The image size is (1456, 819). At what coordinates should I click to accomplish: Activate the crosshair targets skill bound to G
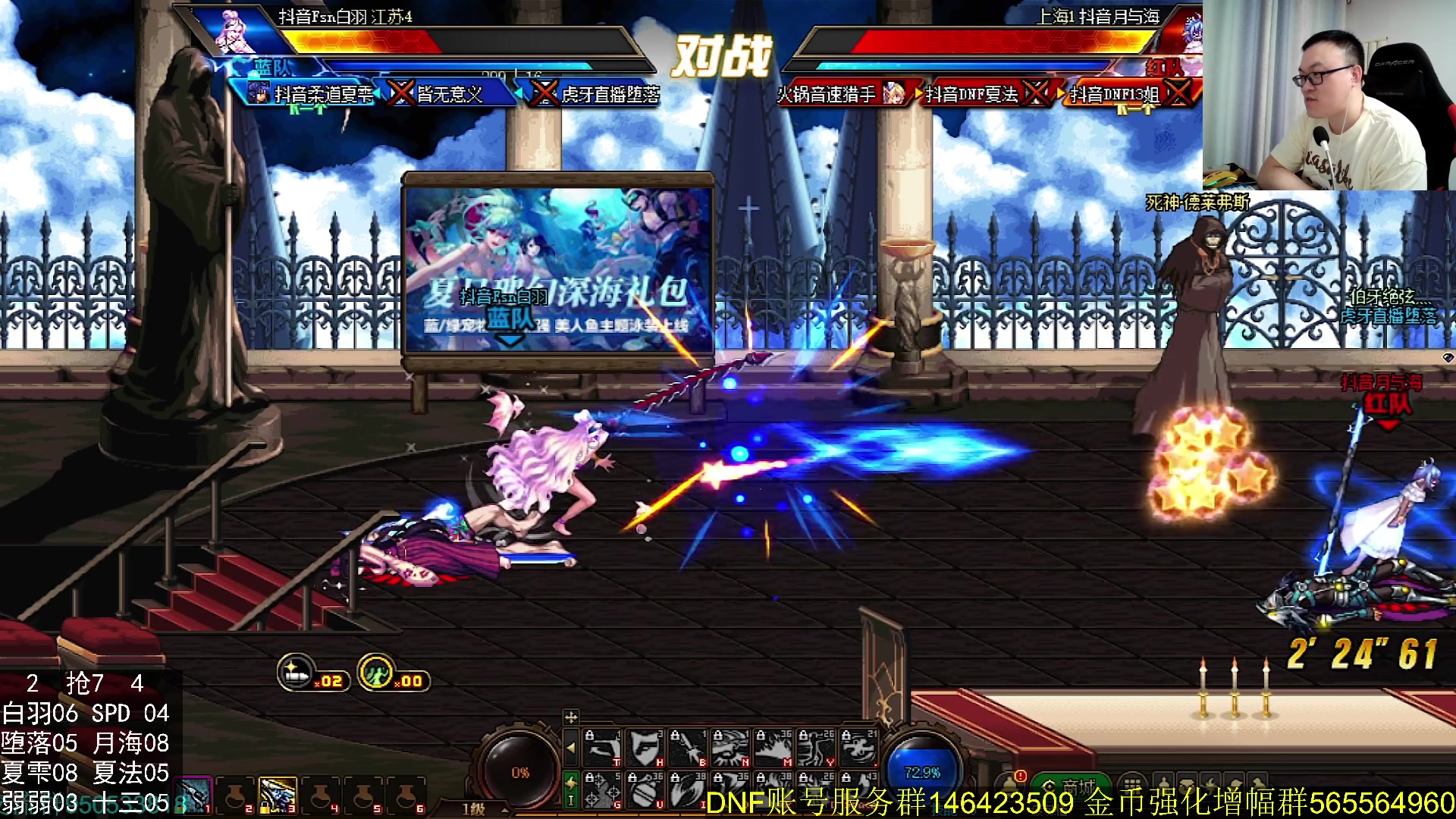[602, 789]
